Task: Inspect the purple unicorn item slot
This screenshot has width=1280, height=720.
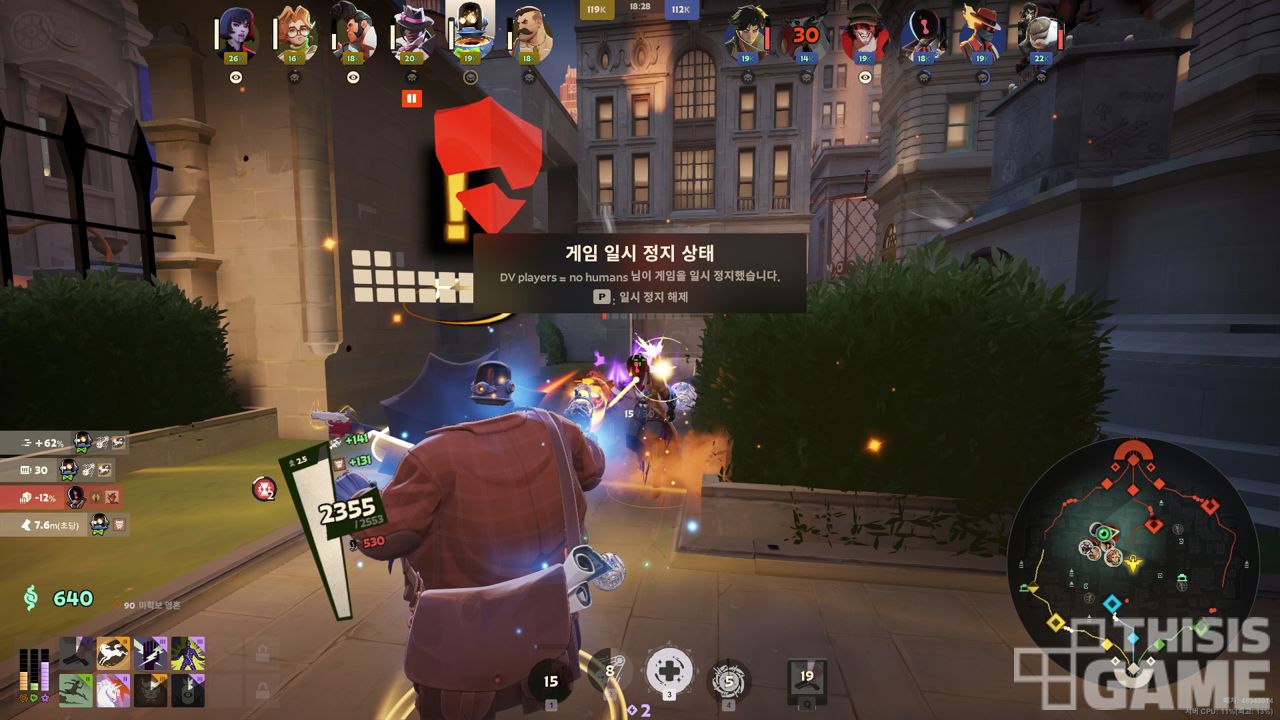Action: tap(113, 690)
